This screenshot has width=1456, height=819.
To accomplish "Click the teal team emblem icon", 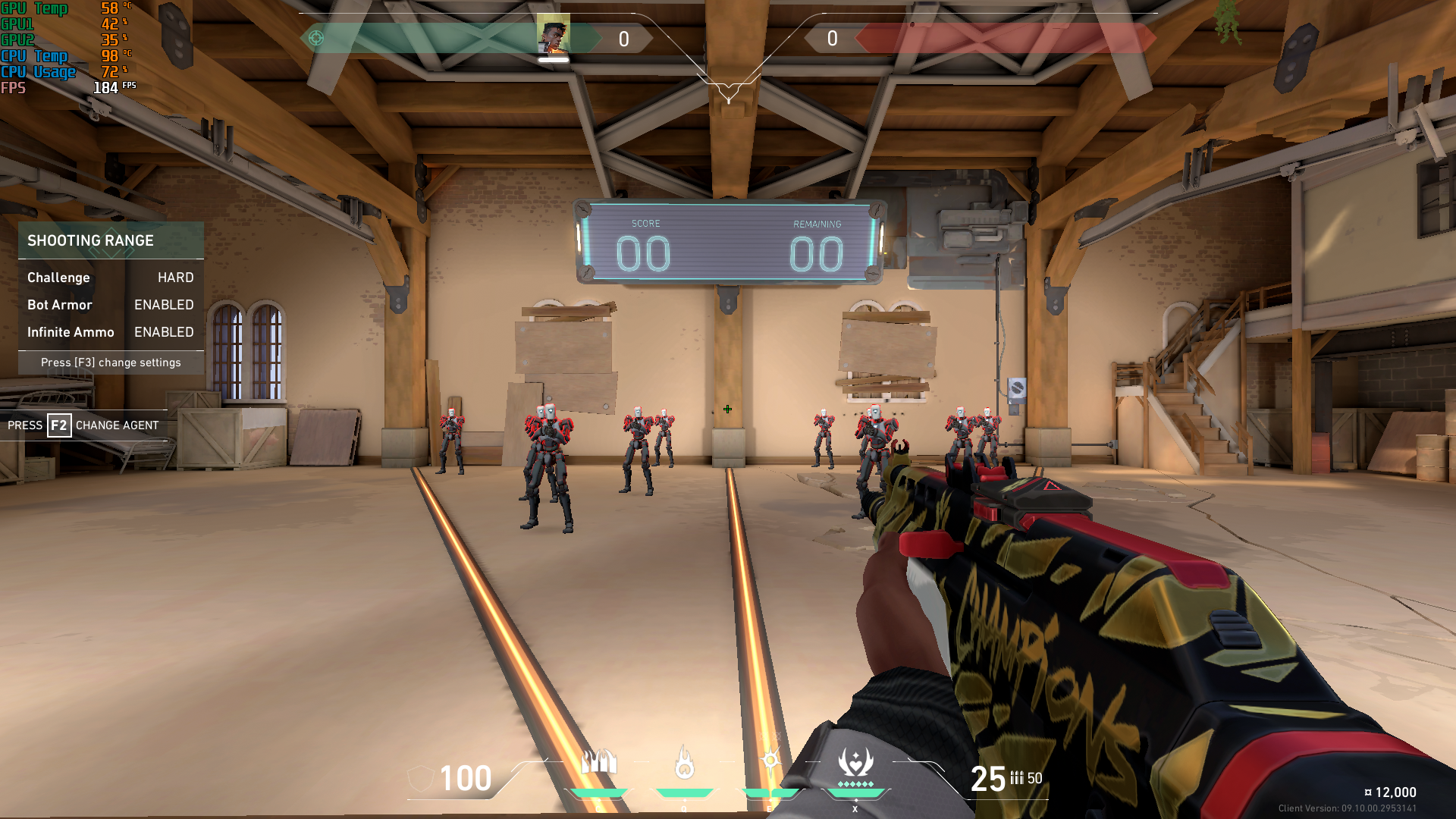I will click(316, 38).
